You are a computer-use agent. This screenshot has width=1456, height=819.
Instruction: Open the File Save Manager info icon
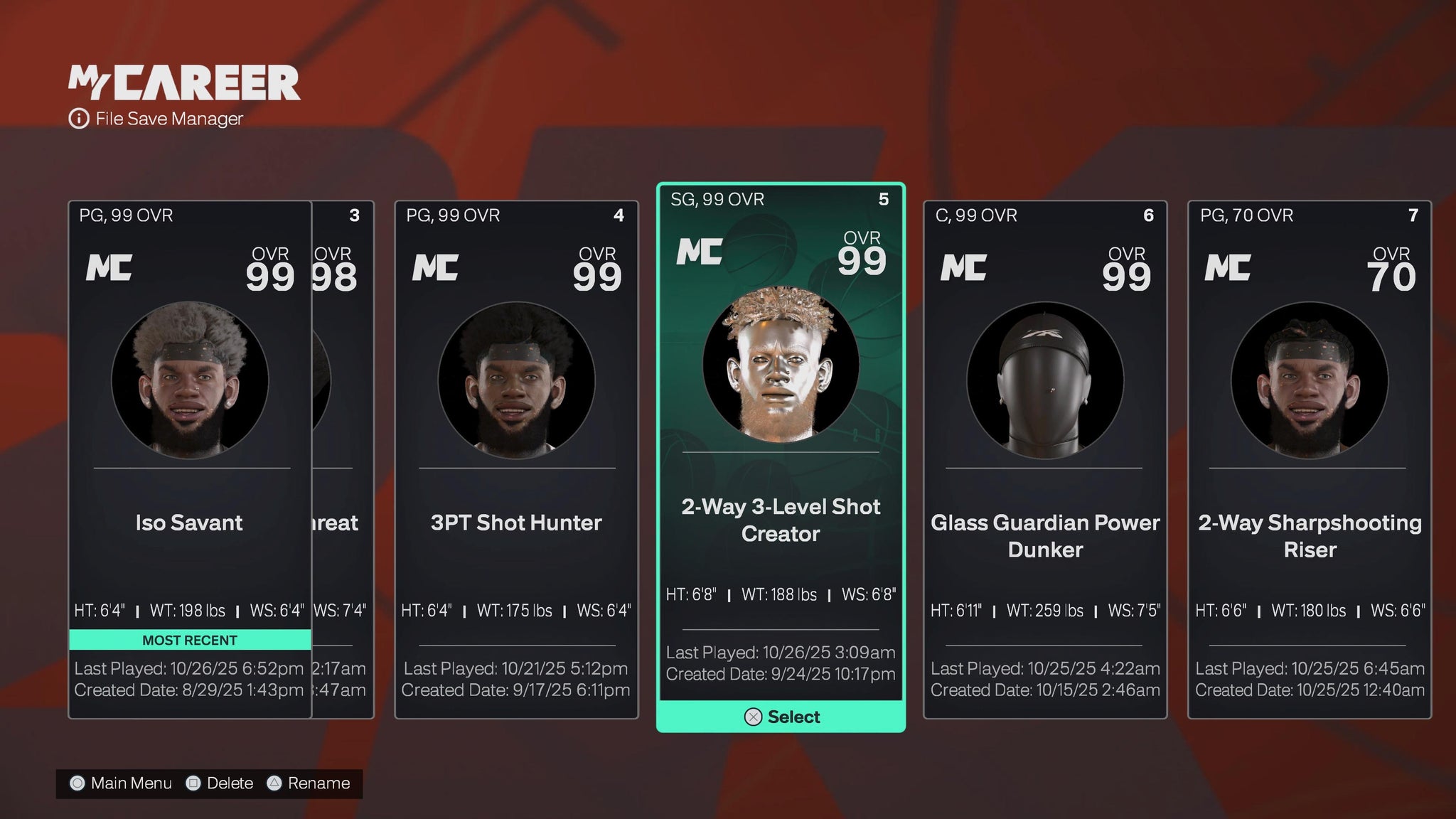click(x=78, y=119)
